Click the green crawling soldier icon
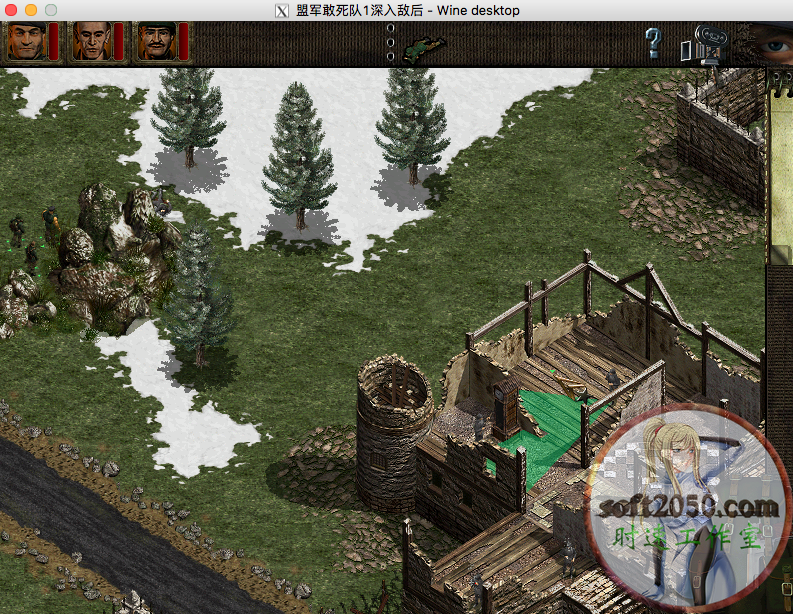 tap(425, 47)
